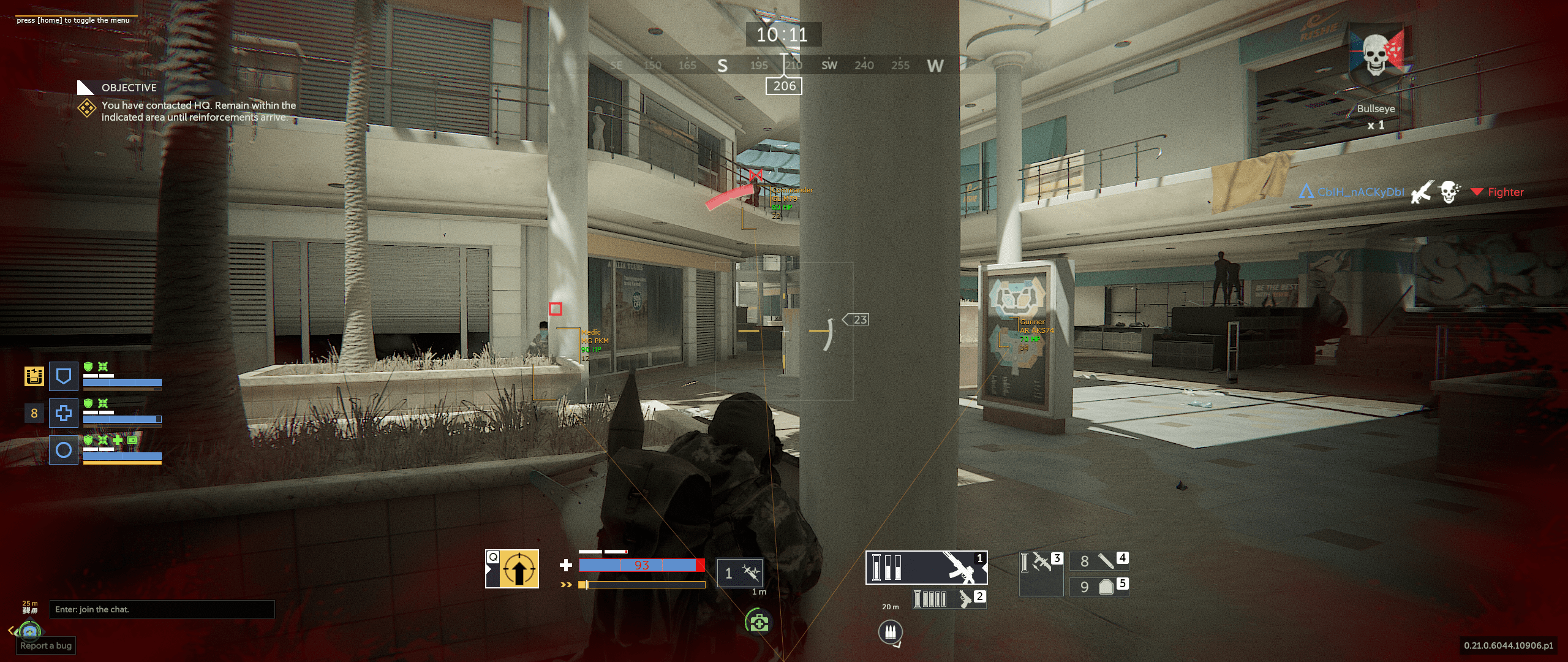Expand the stamina bar chevron indicator
This screenshot has height=662, width=1568.
tap(567, 585)
